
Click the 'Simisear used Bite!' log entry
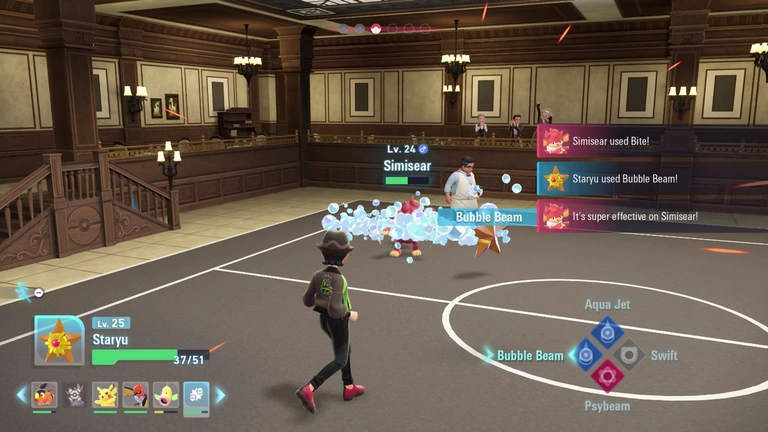(x=610, y=142)
